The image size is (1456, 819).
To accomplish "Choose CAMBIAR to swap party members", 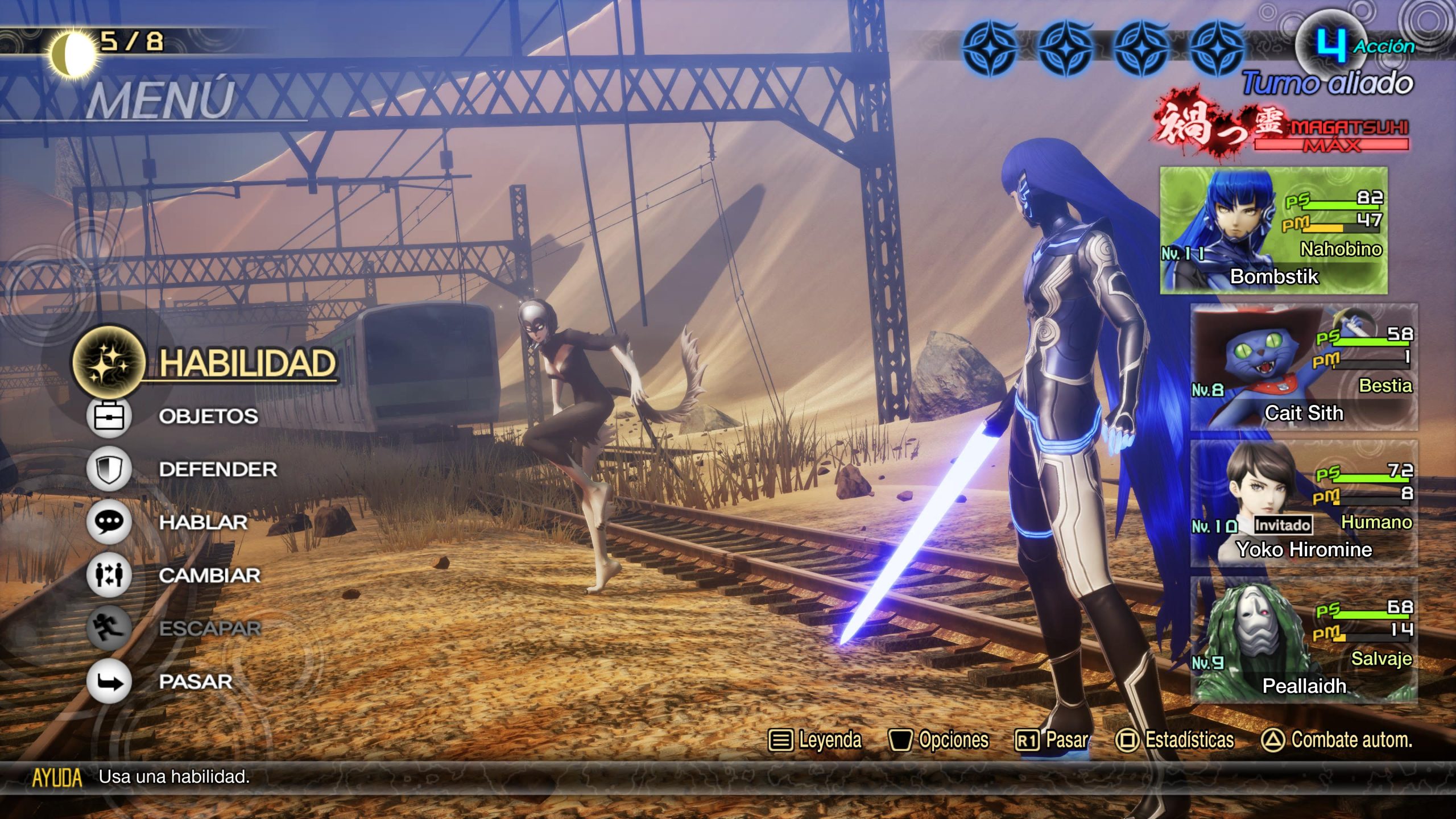I will coord(209,575).
